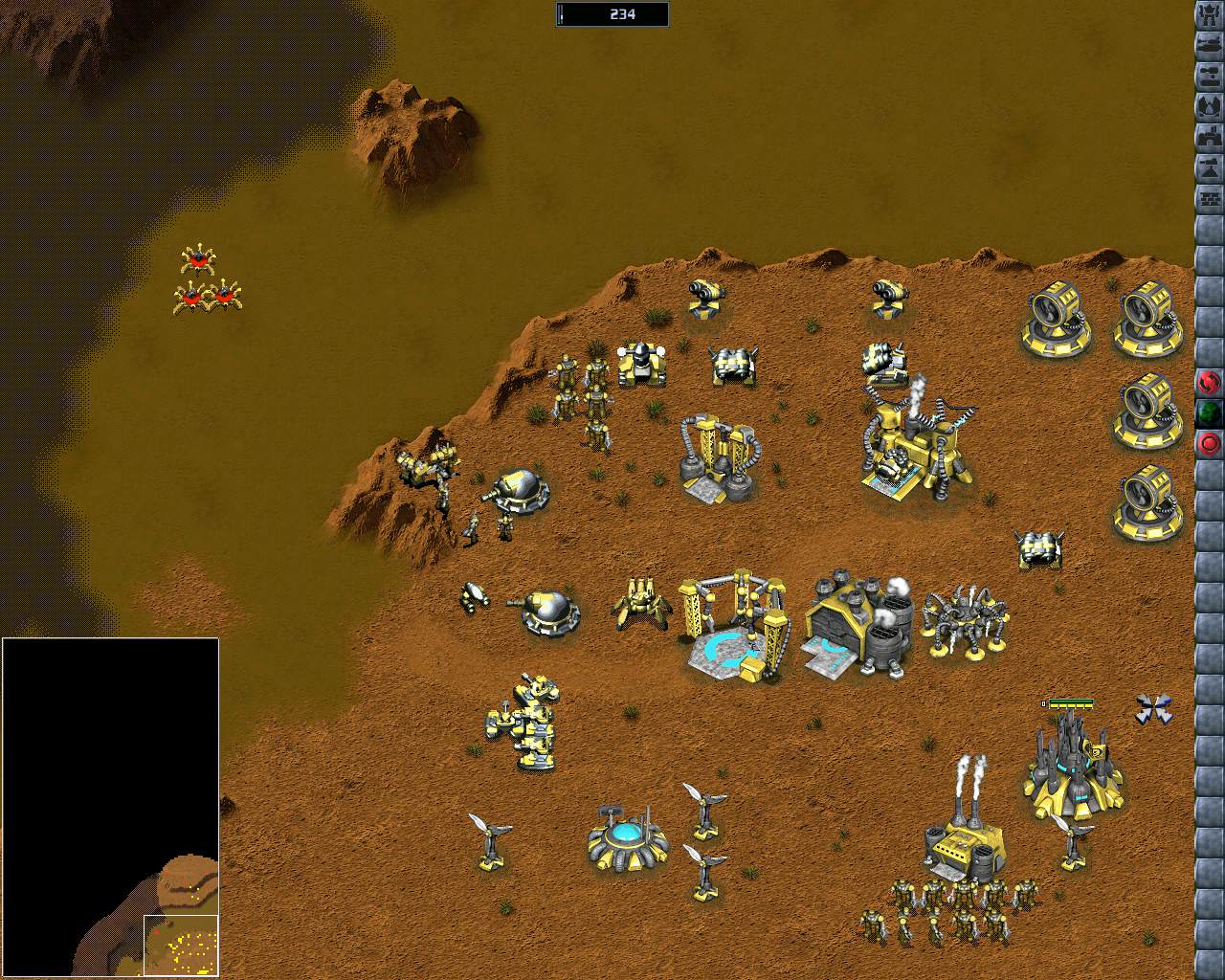The width and height of the screenshot is (1225, 980).
Task: Select the factory building construction category
Action: pyautogui.click(x=1210, y=137)
